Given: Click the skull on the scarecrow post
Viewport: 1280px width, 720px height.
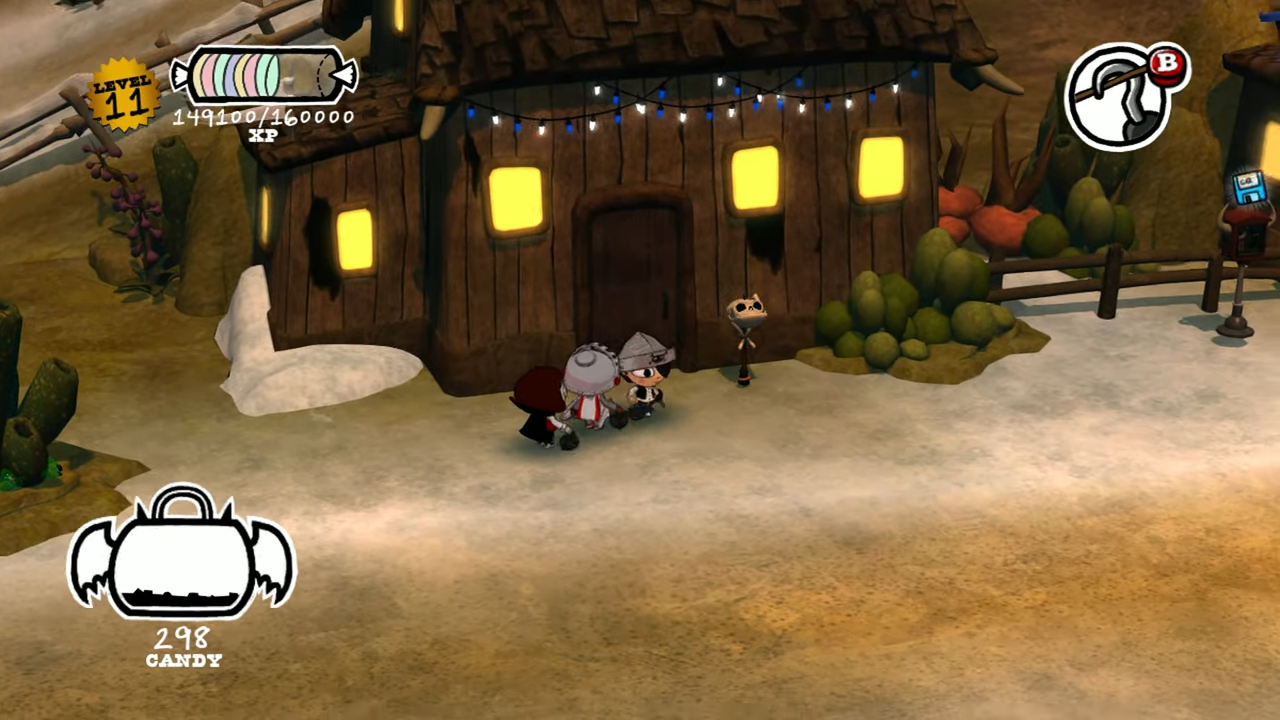Looking at the screenshot, I should [746, 310].
